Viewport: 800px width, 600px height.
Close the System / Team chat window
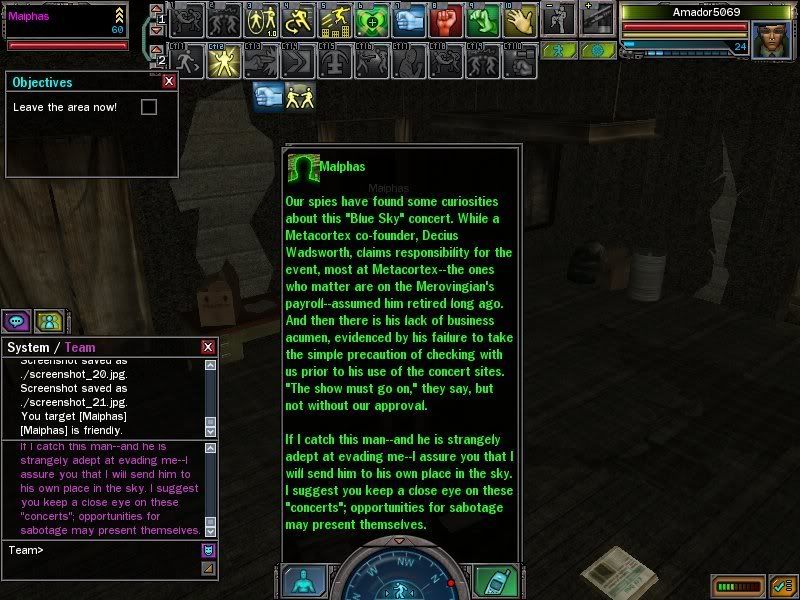(x=208, y=347)
